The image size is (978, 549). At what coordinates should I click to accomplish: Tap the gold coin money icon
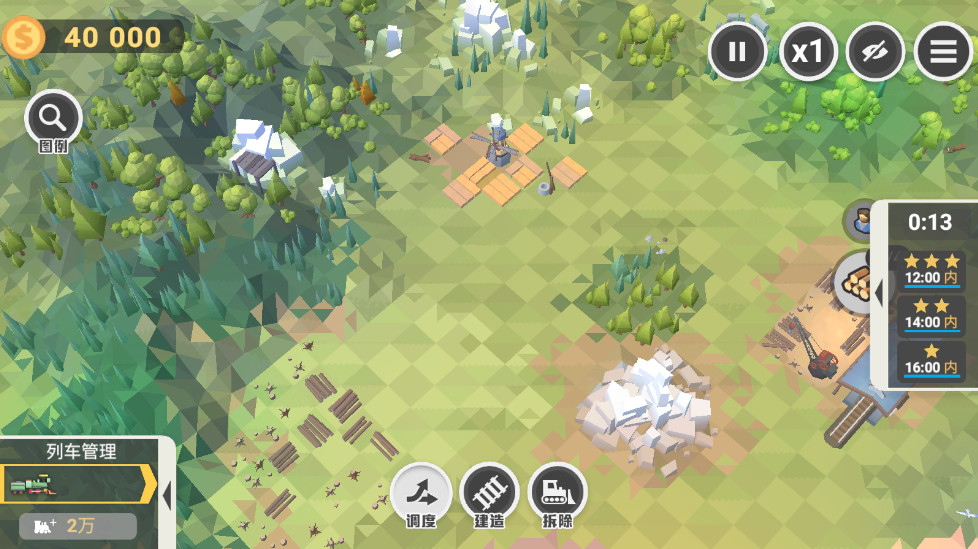[x=21, y=38]
